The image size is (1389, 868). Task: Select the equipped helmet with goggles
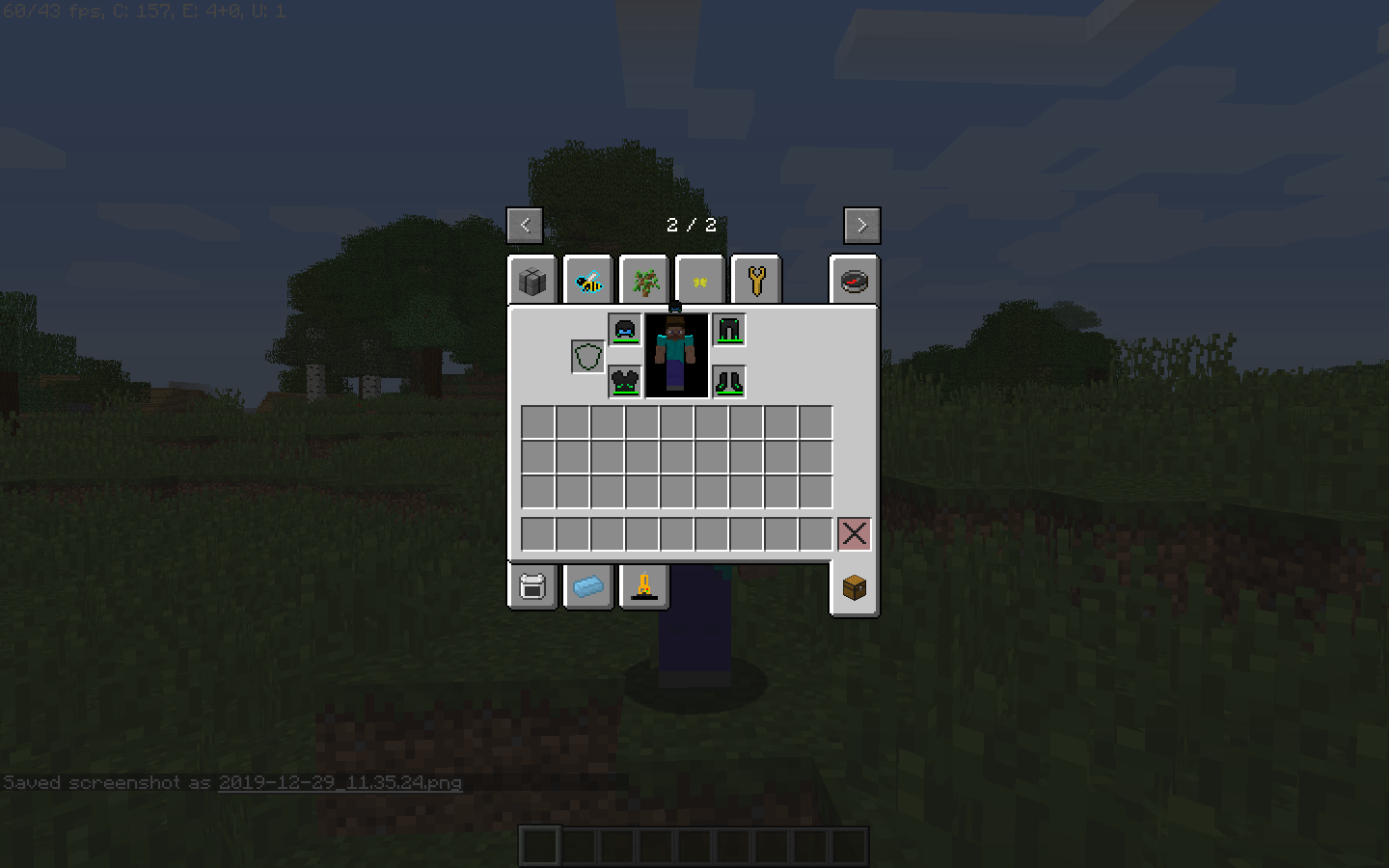624,329
